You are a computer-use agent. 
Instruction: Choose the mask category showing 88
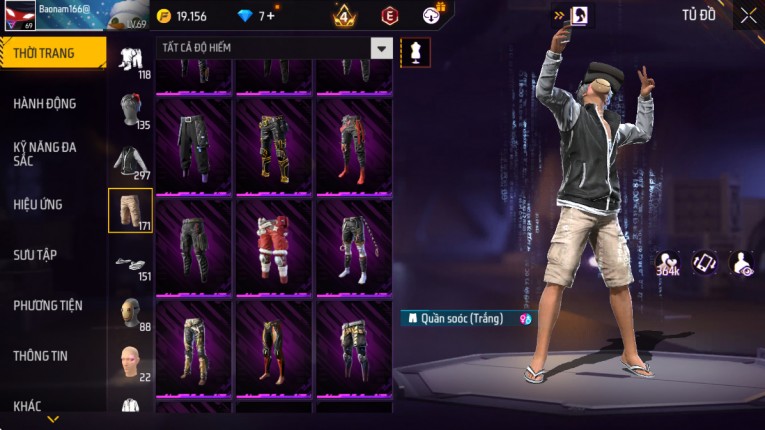point(130,313)
